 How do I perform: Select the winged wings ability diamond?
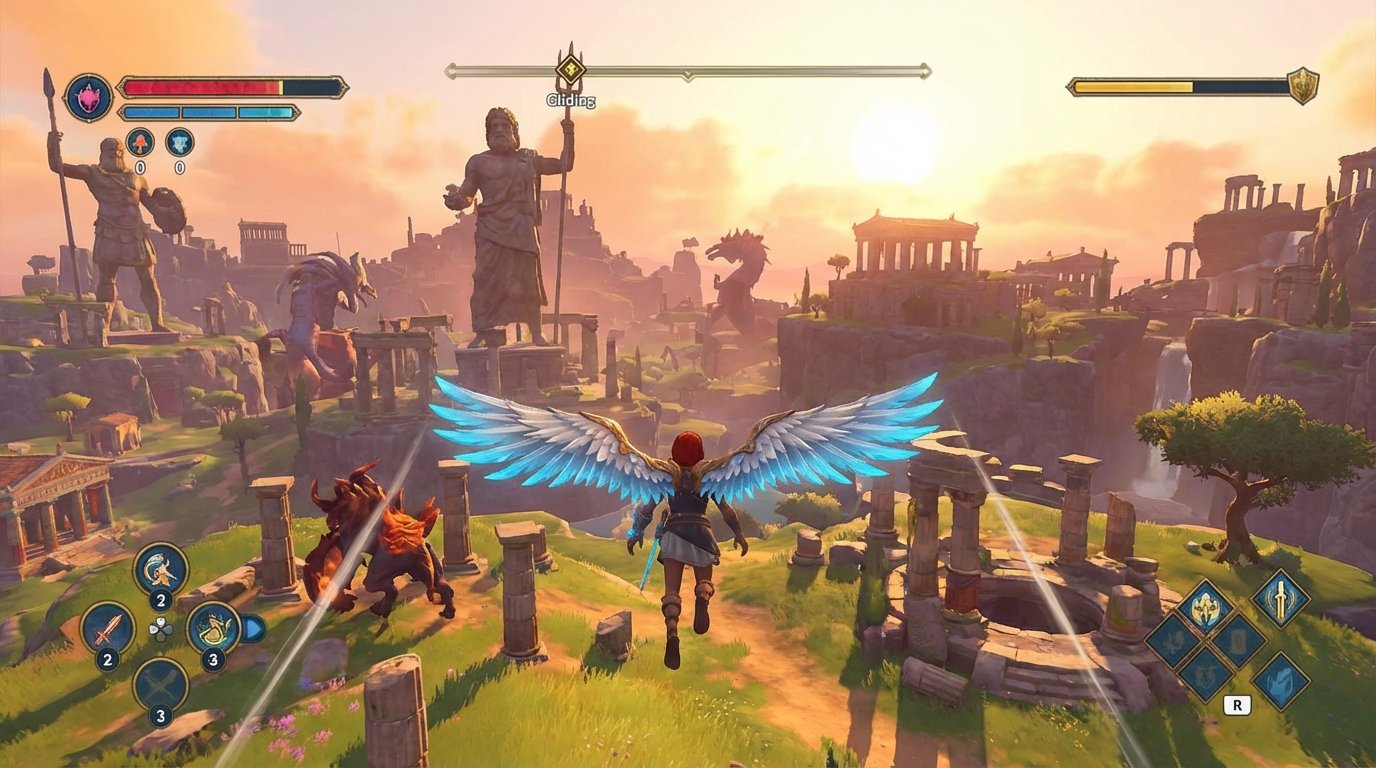[x=1207, y=608]
